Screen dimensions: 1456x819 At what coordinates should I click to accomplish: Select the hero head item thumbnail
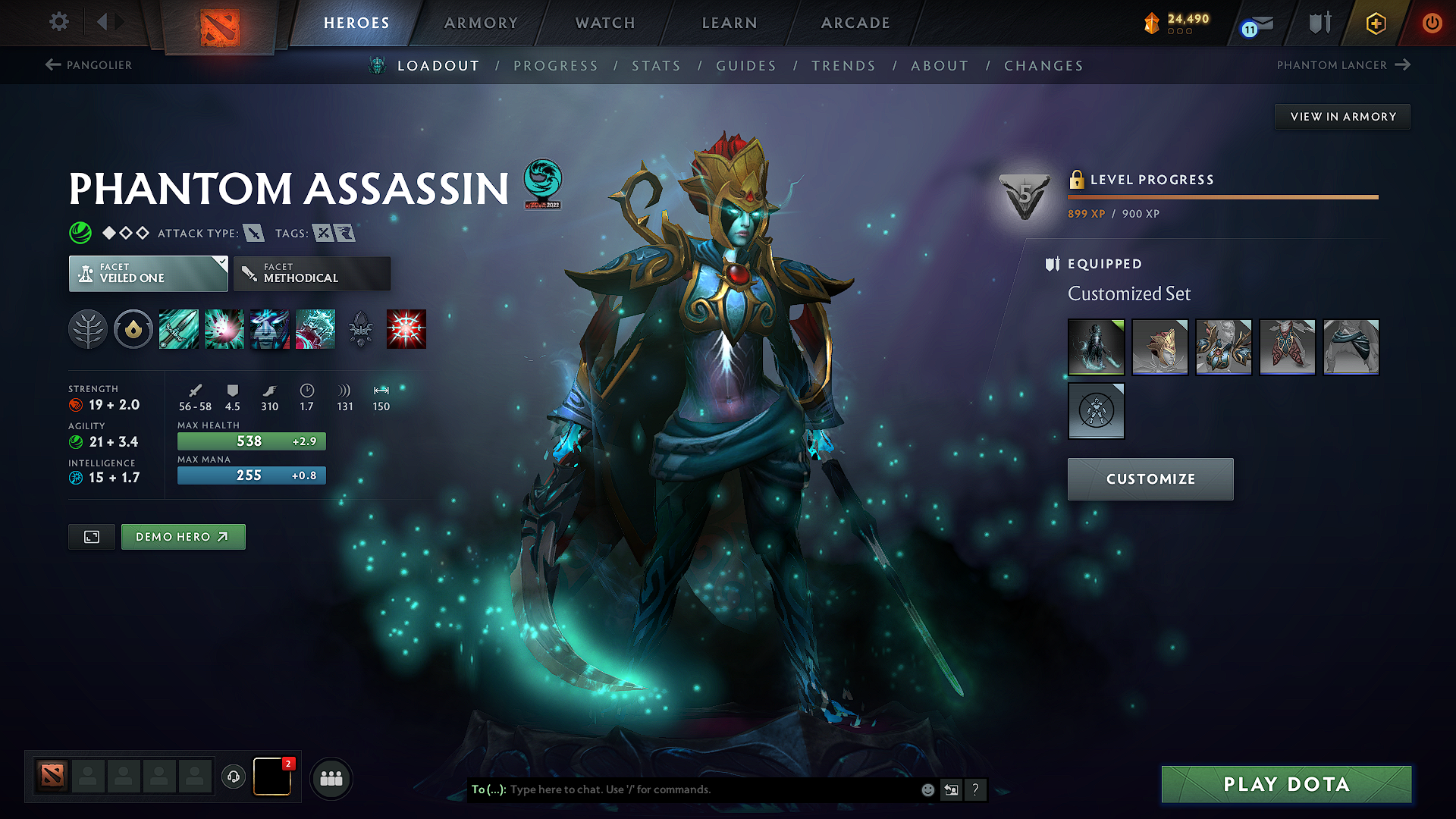pyautogui.click(x=1159, y=347)
